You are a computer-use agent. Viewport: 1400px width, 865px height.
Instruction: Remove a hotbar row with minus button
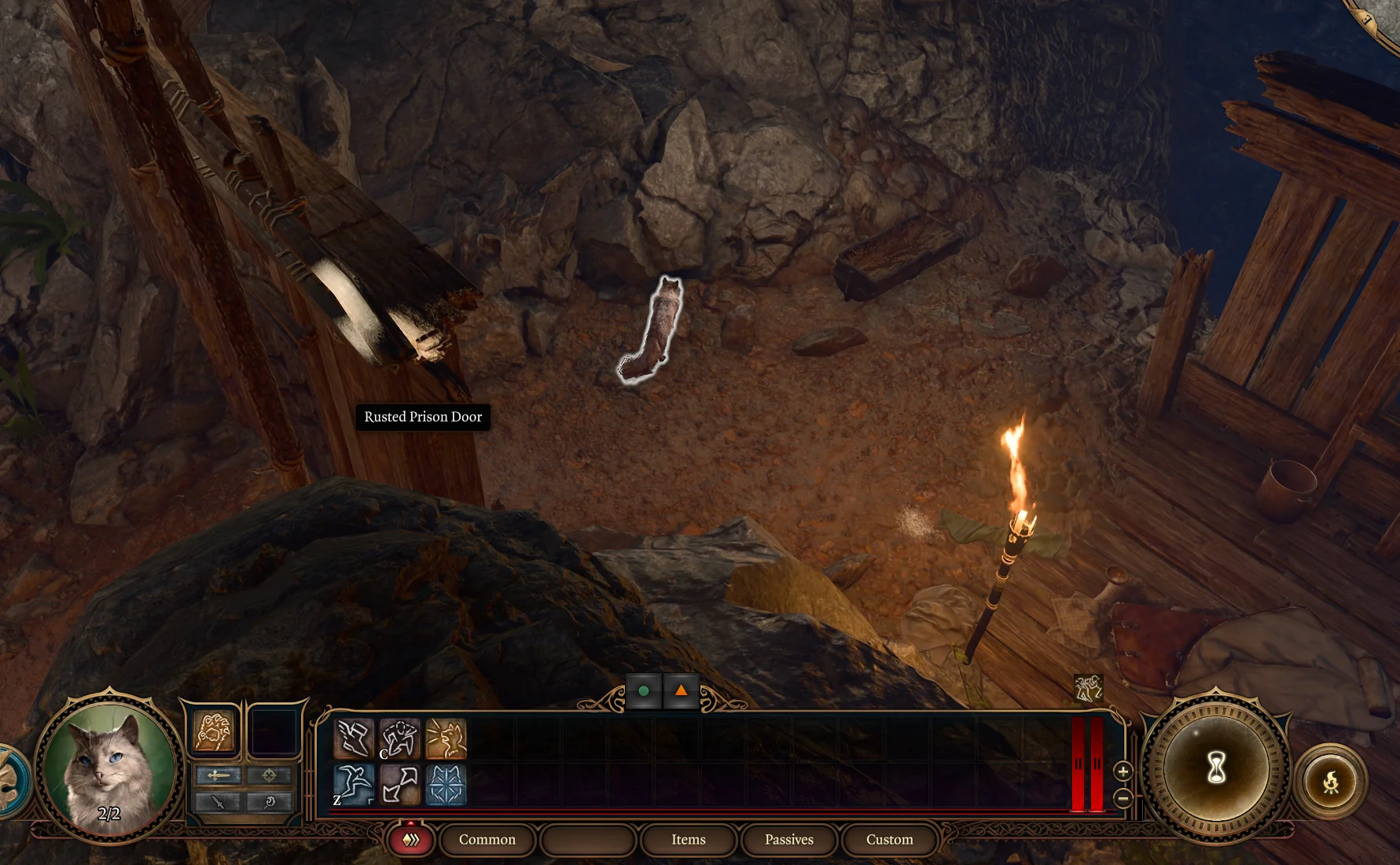[x=1123, y=799]
